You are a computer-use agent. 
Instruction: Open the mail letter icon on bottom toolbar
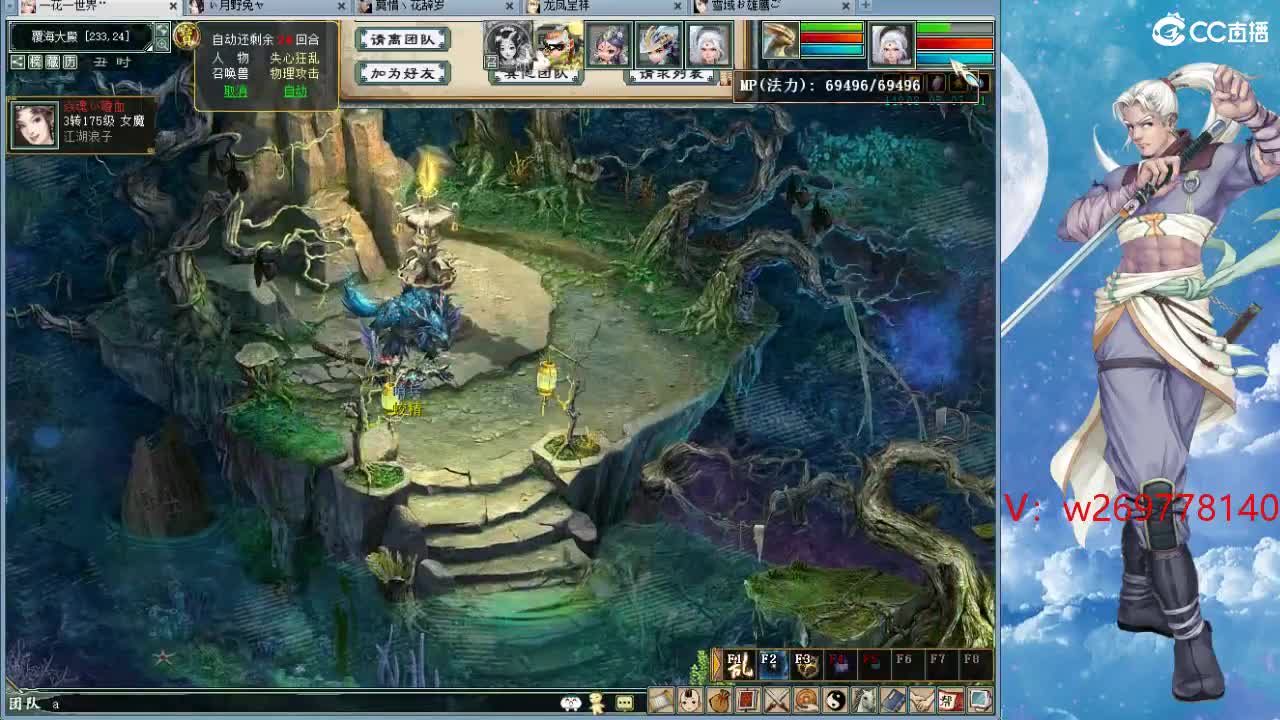[661, 702]
